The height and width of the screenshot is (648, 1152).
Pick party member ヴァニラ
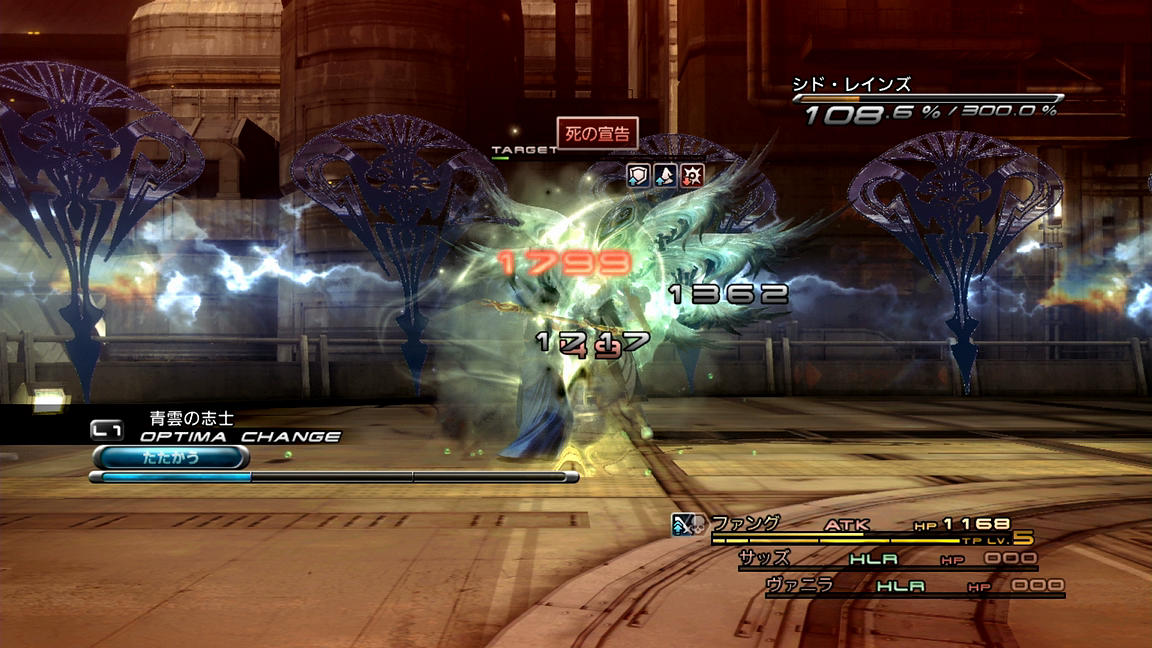799,585
